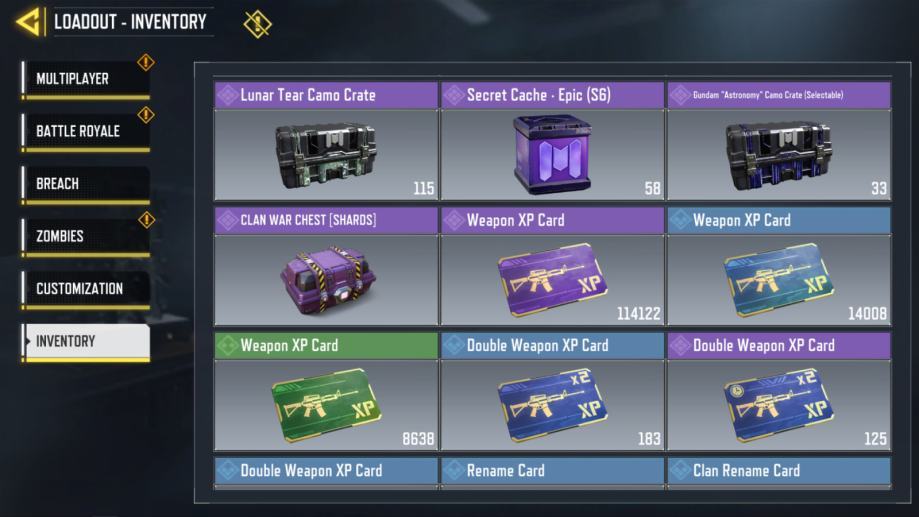Pick the purple-header Double Weapon XP Card with 125
Screen dimensions: 919x517
(779, 392)
